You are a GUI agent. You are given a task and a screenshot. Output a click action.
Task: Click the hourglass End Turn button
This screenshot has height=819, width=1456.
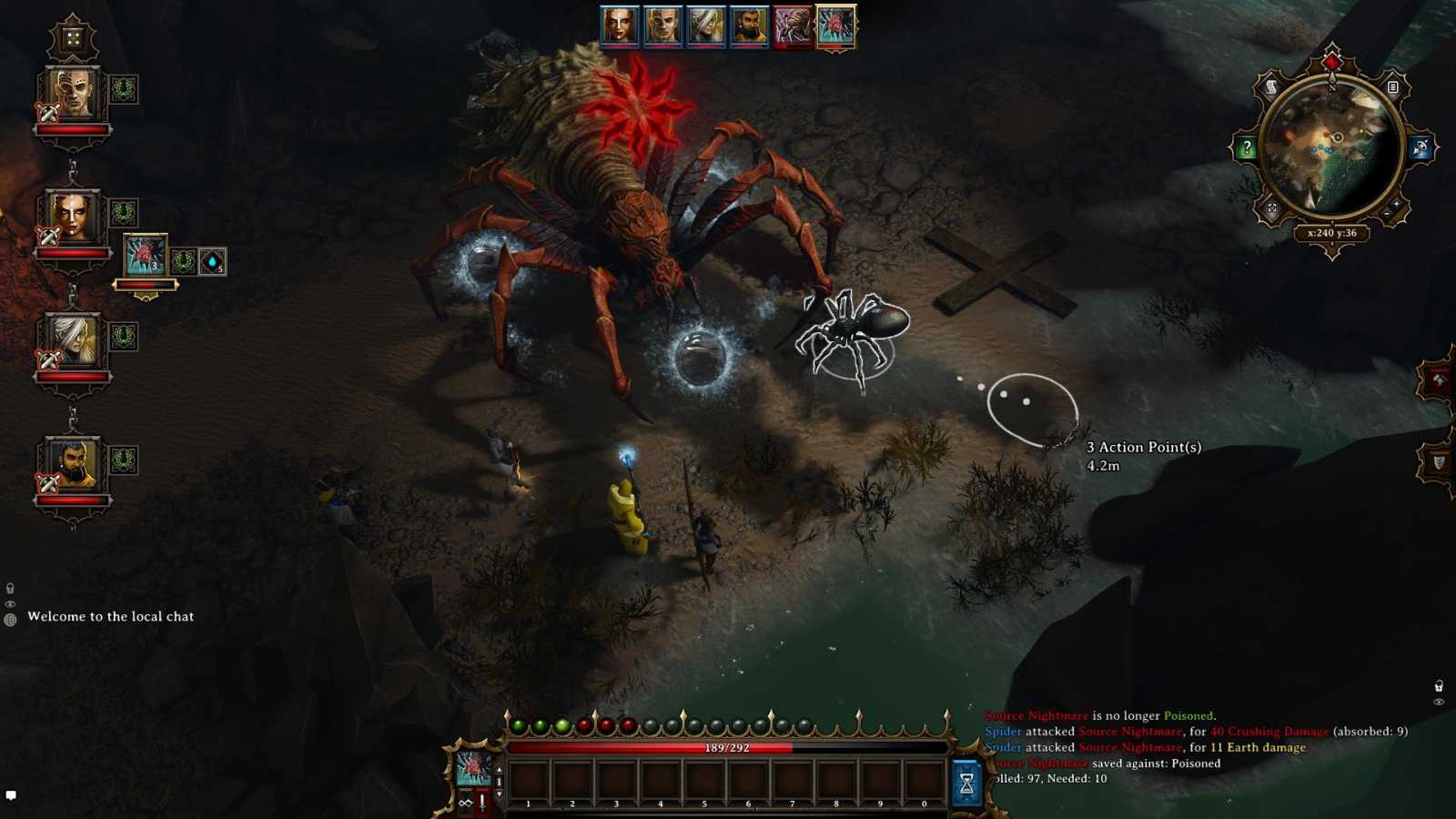pyautogui.click(x=966, y=784)
